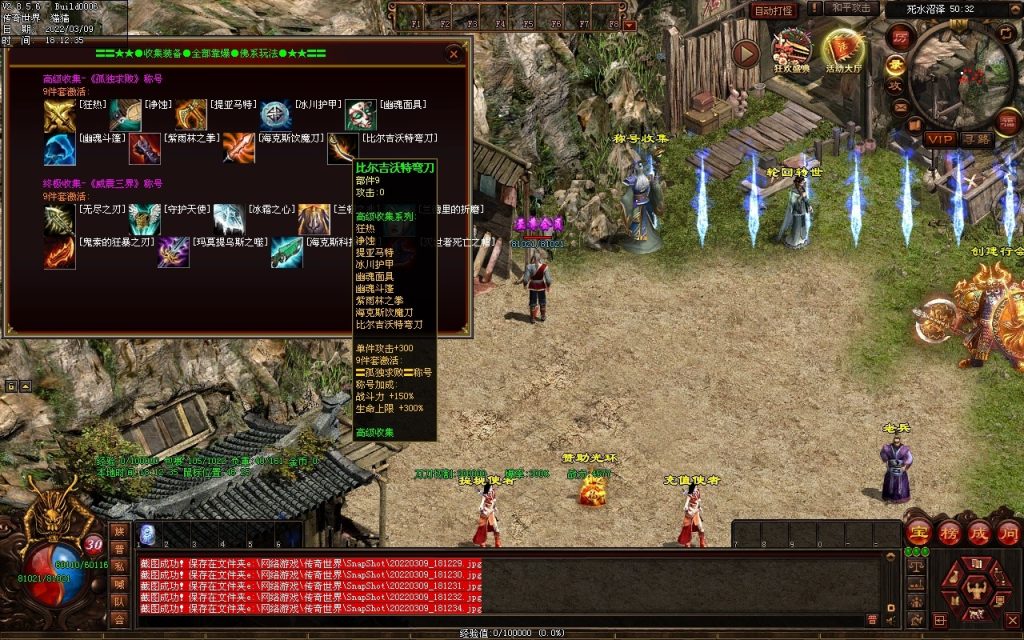
Task: Select the 狂热 sword item icon
Action: pyautogui.click(x=59, y=116)
